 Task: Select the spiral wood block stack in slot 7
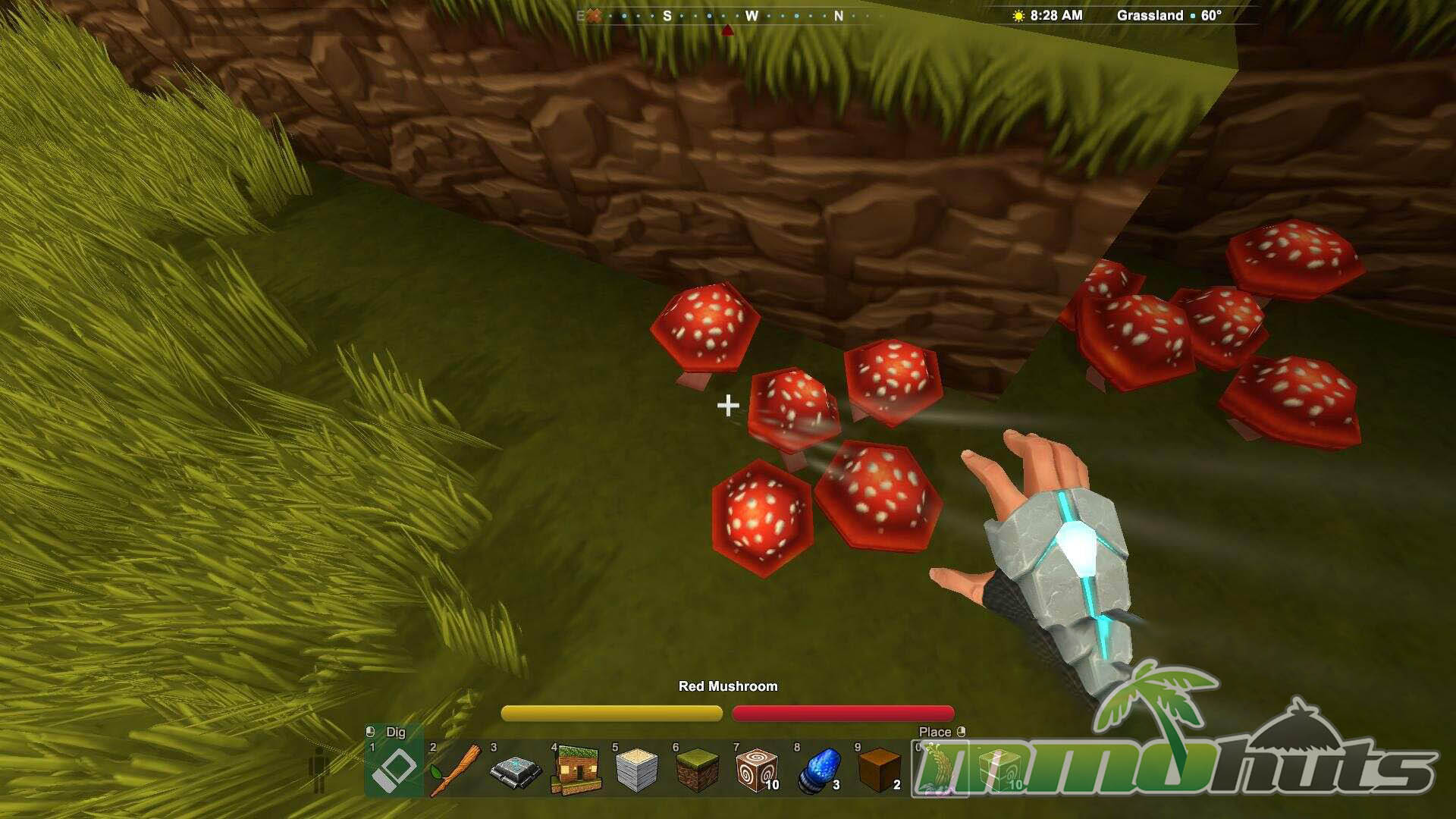coord(757,769)
